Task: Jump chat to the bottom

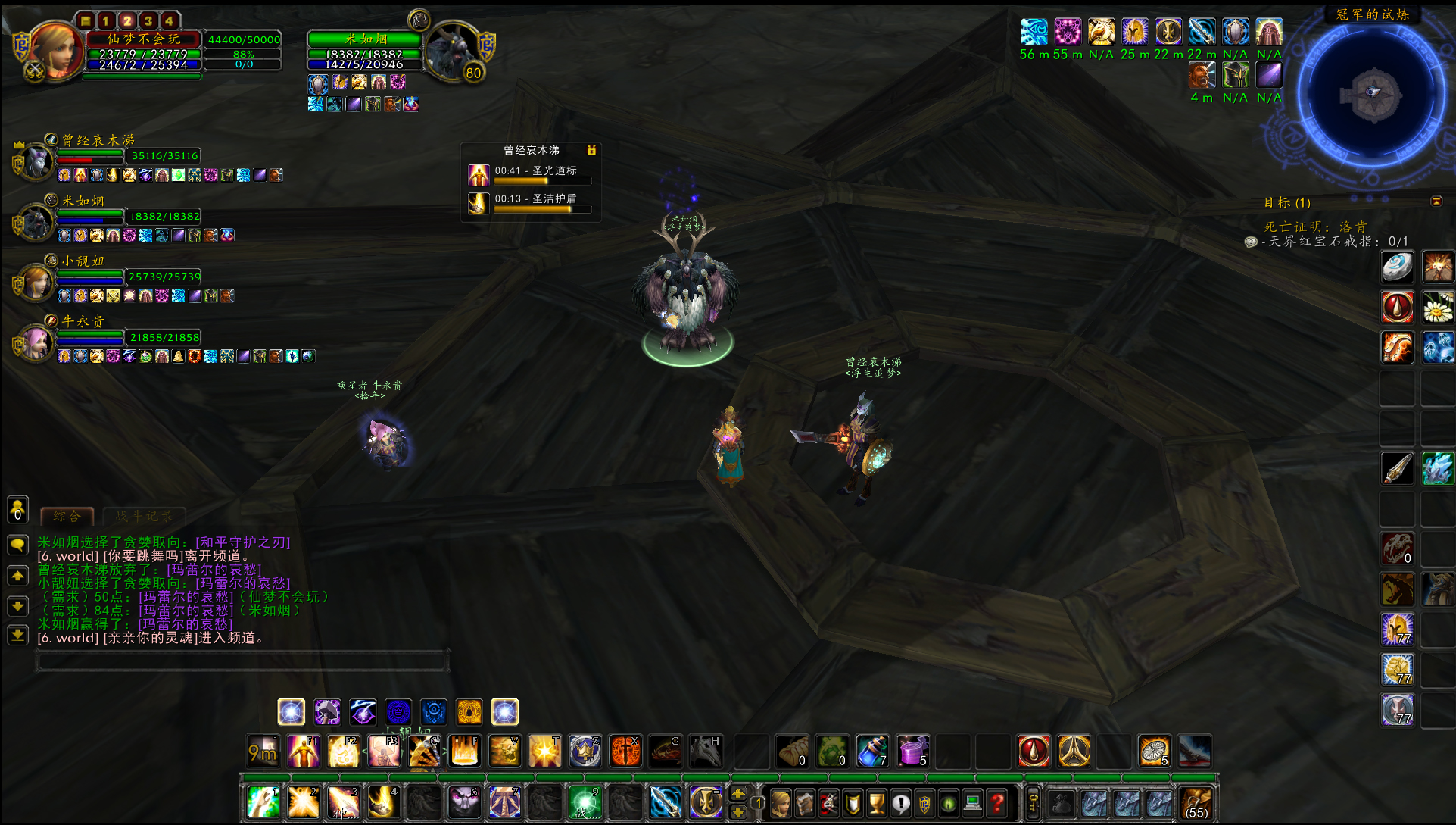Action: [x=17, y=635]
